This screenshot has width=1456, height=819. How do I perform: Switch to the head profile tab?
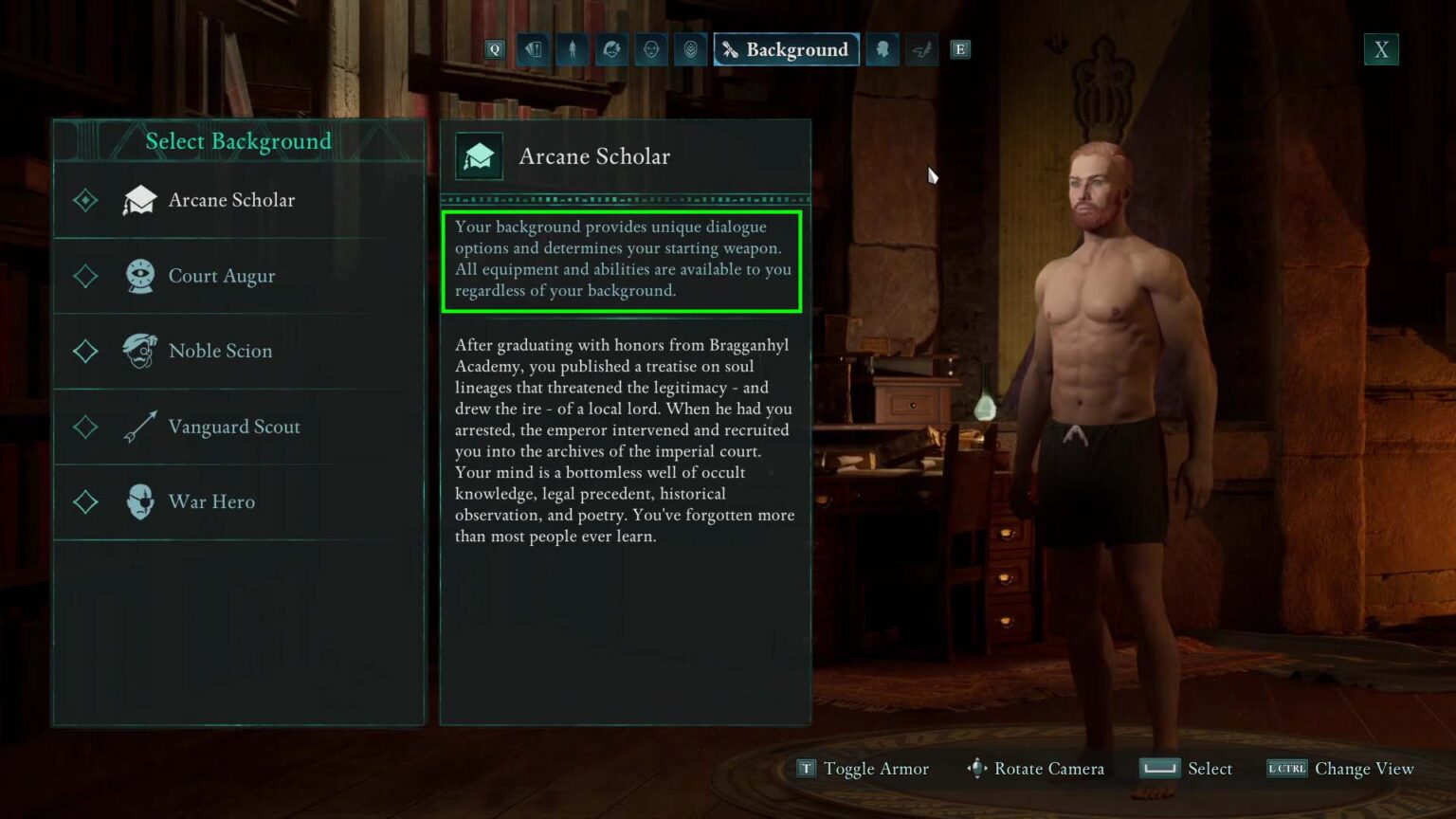click(883, 49)
